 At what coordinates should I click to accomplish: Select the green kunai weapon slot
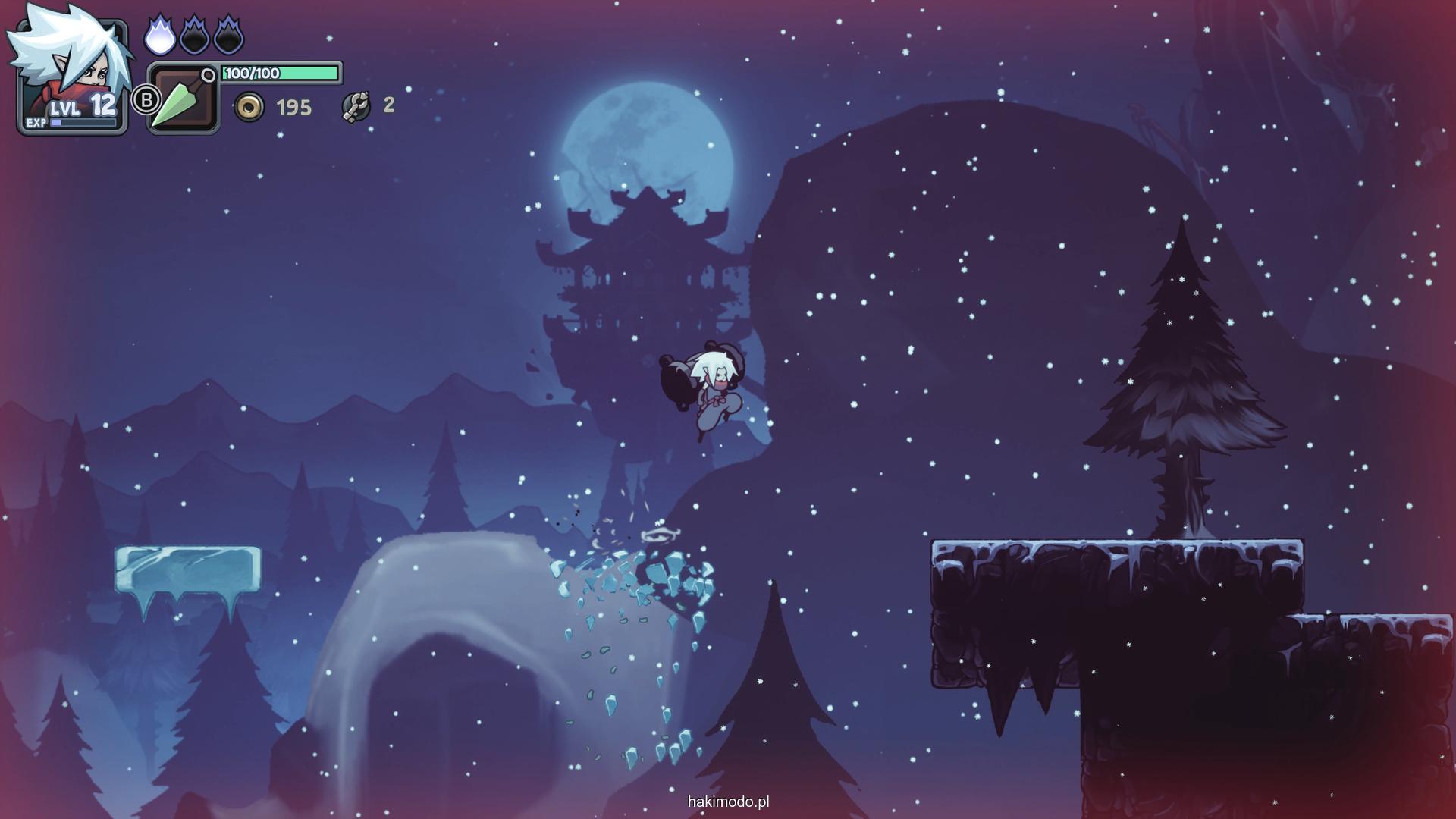tap(182, 99)
